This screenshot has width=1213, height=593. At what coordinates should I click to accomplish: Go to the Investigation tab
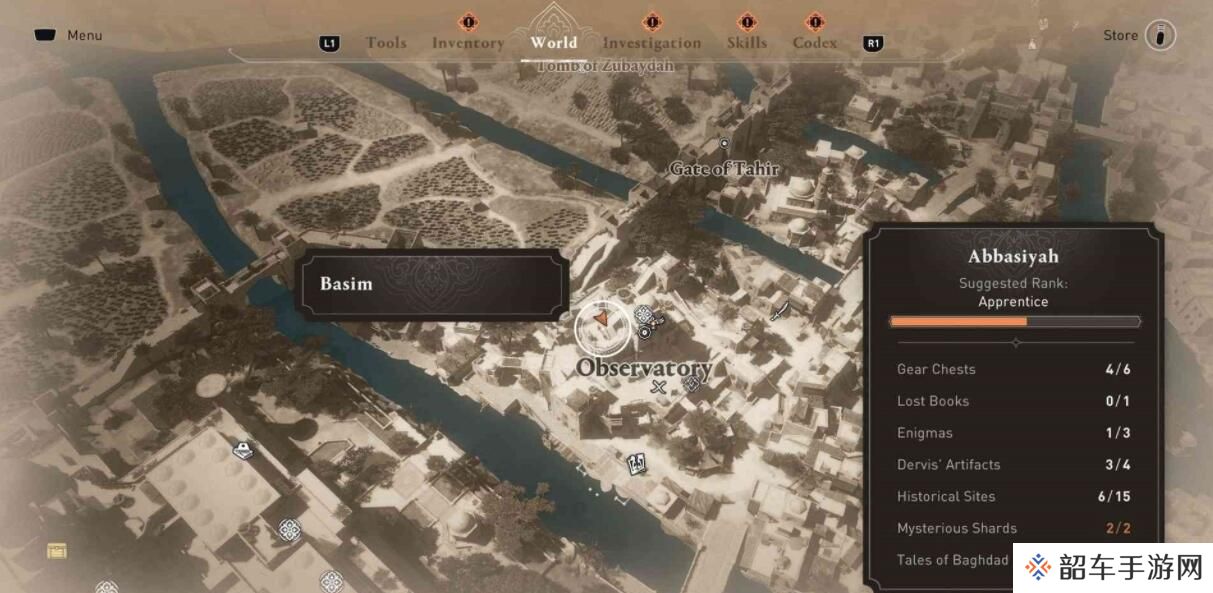click(x=652, y=43)
